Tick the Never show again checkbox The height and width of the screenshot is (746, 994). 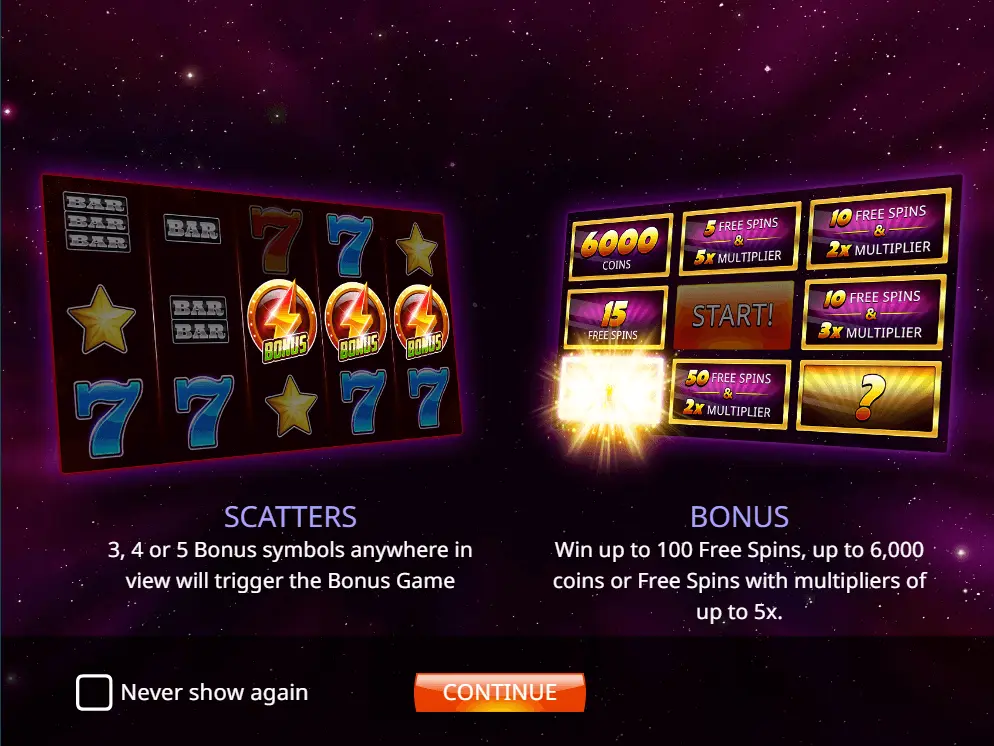[x=94, y=692]
